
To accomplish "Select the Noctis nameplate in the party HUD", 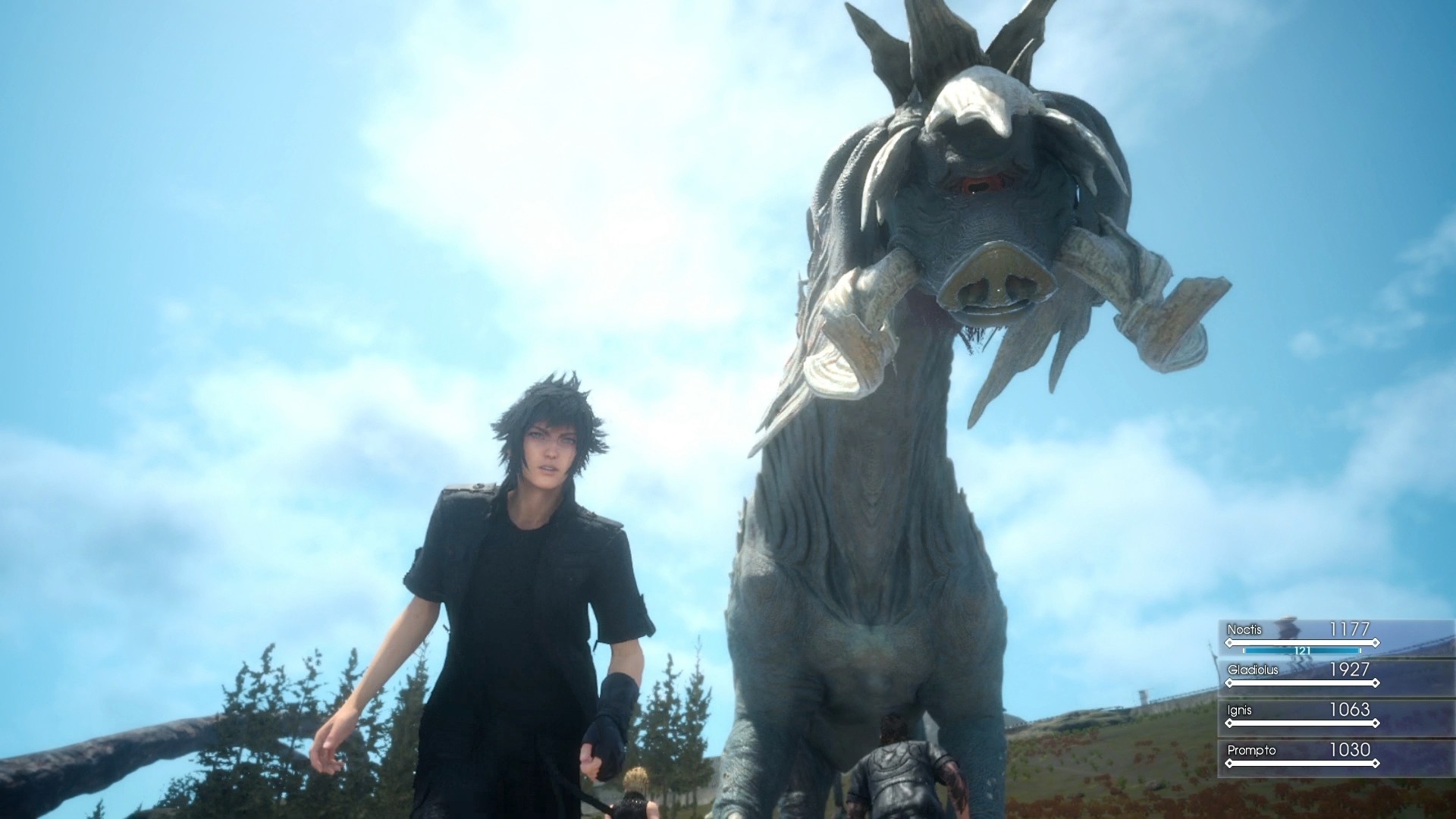I will (x=1244, y=629).
